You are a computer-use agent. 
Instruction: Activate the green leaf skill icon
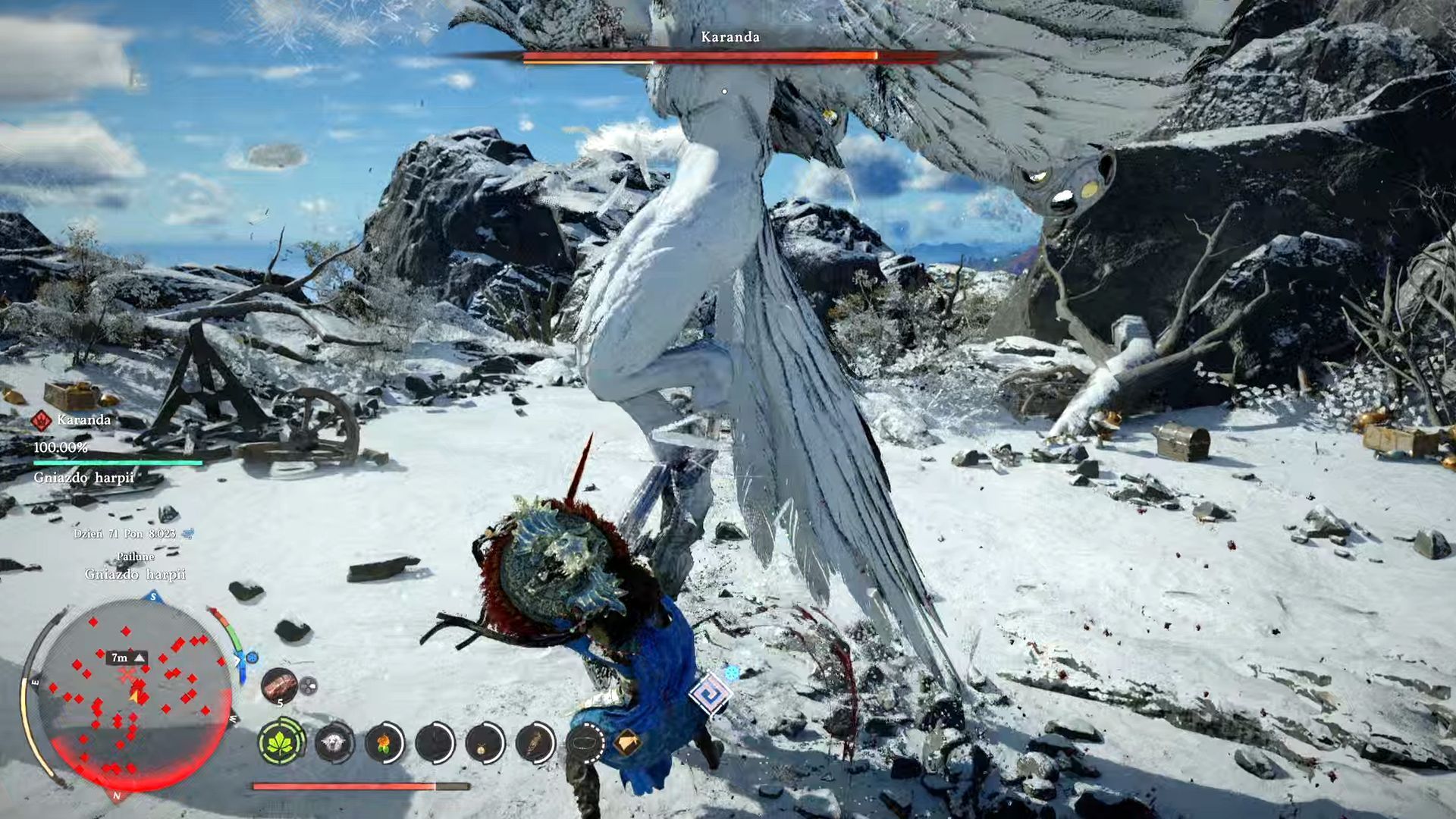click(x=281, y=742)
